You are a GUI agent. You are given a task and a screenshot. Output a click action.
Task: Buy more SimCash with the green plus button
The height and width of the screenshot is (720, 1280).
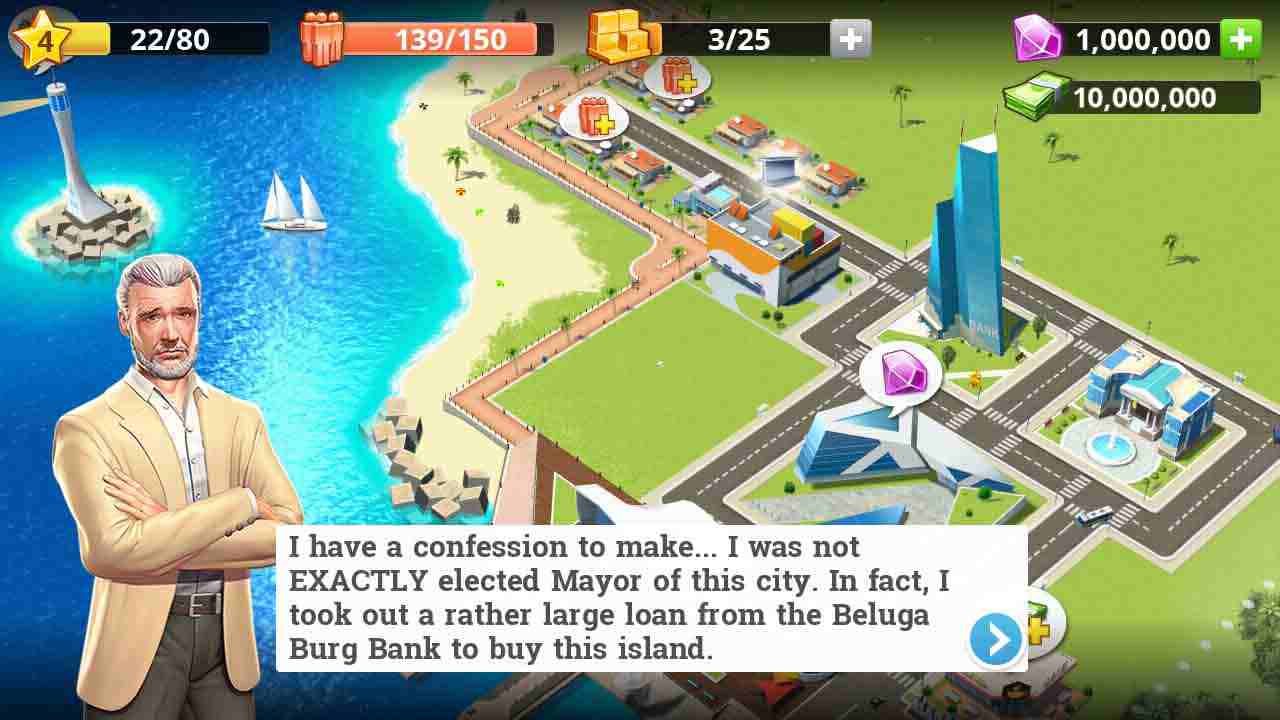click(1242, 38)
